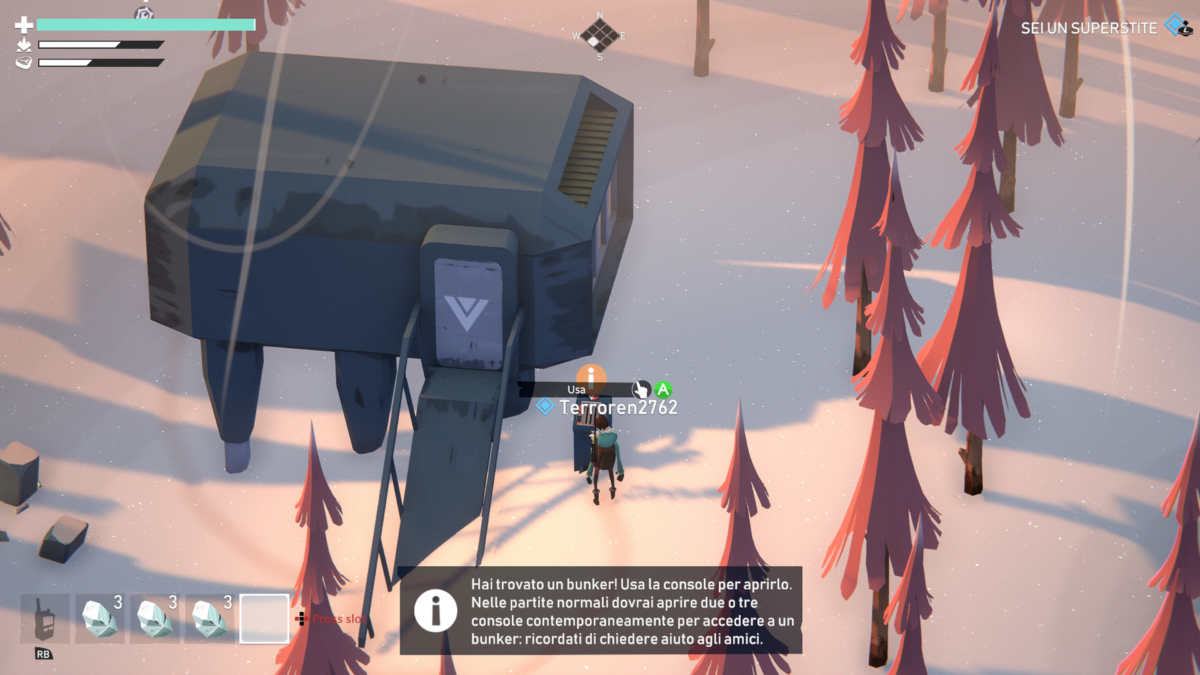This screenshot has width=1200, height=675.
Task: Choose the empty highlighted hotbar slot
Action: [x=264, y=619]
